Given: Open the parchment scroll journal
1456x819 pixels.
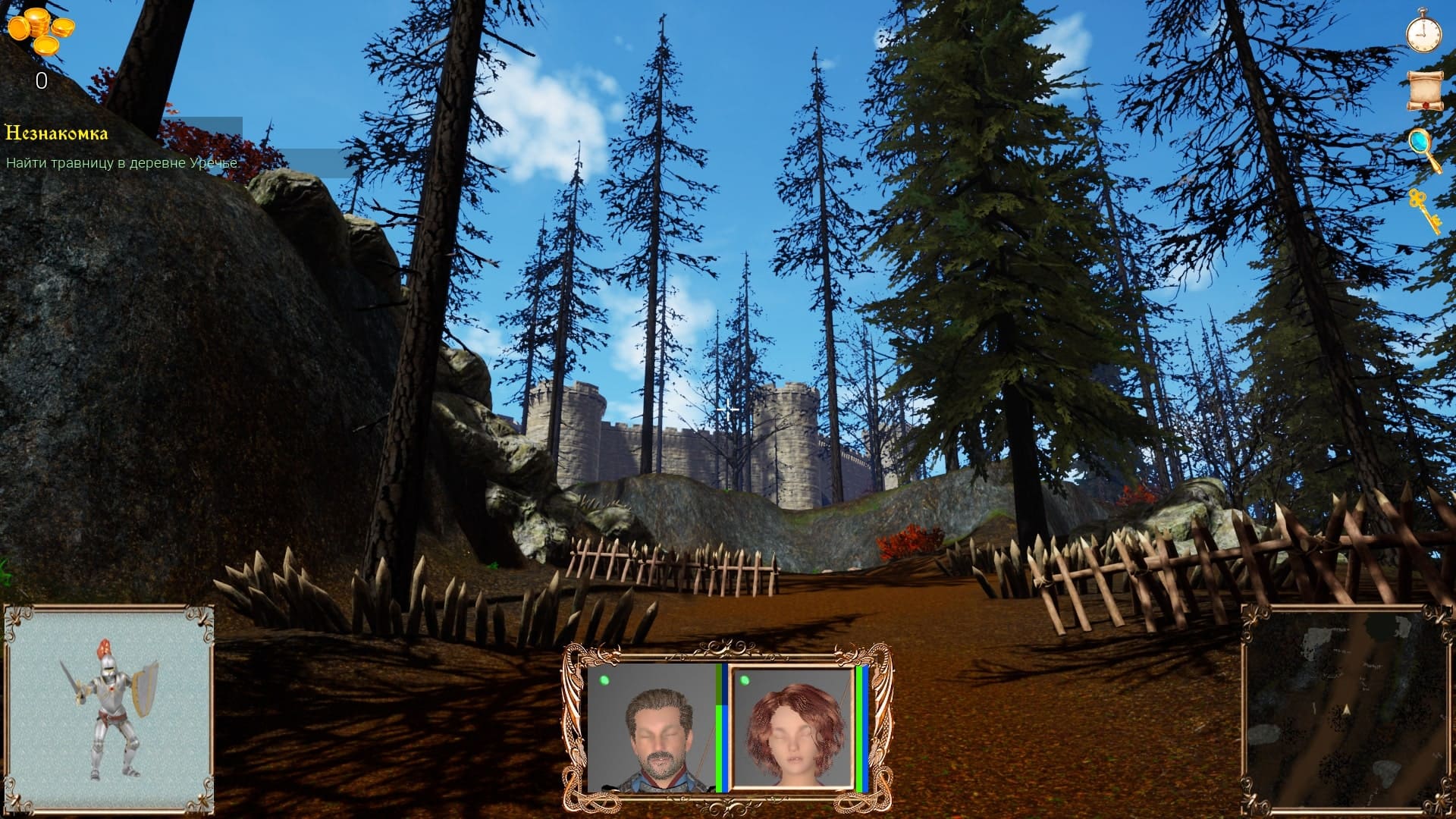Looking at the screenshot, I should (1423, 91).
